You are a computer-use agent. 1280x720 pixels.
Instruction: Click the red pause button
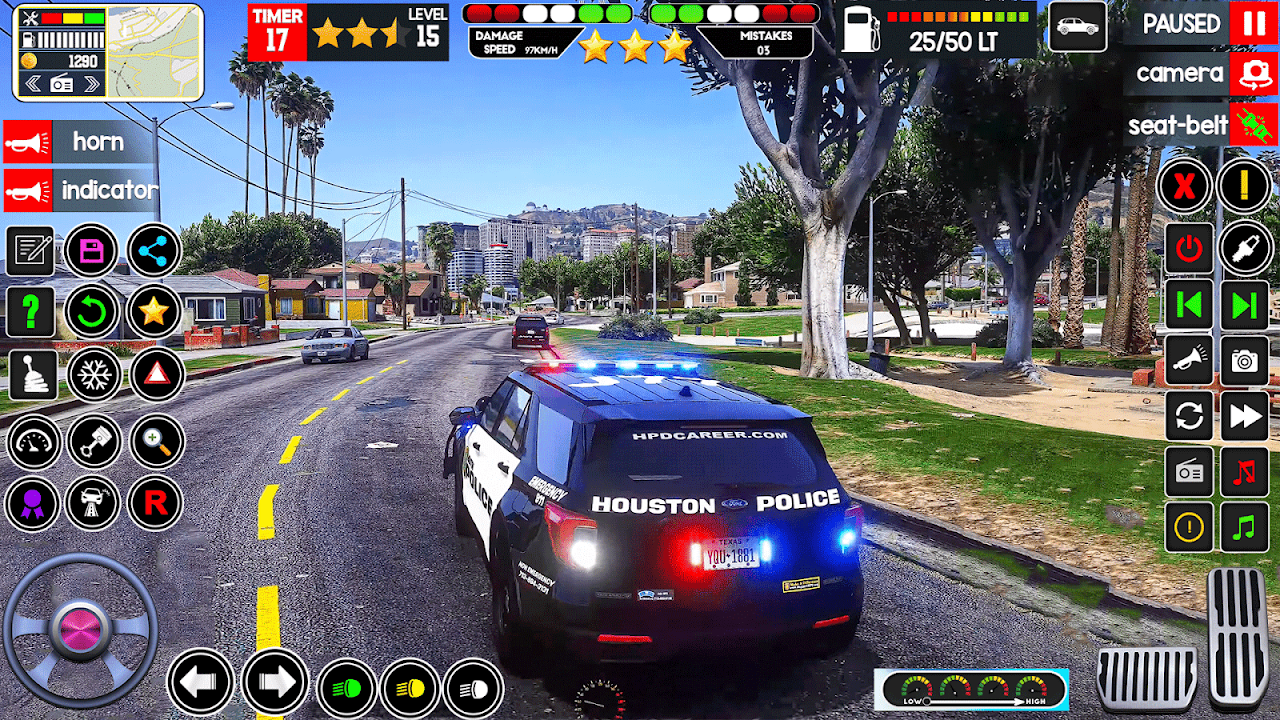(1252, 22)
